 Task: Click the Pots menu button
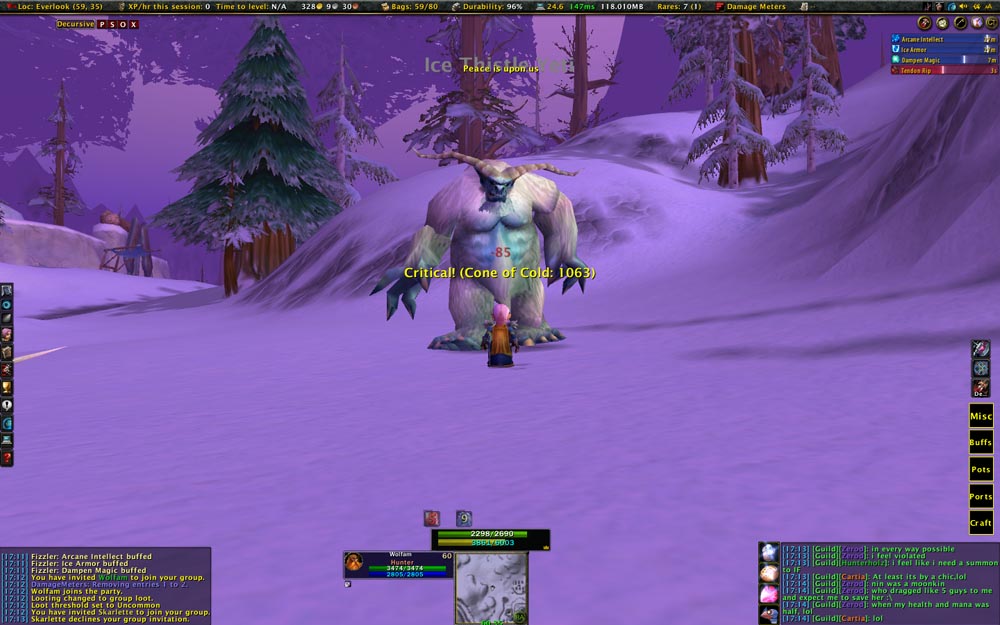tap(981, 469)
